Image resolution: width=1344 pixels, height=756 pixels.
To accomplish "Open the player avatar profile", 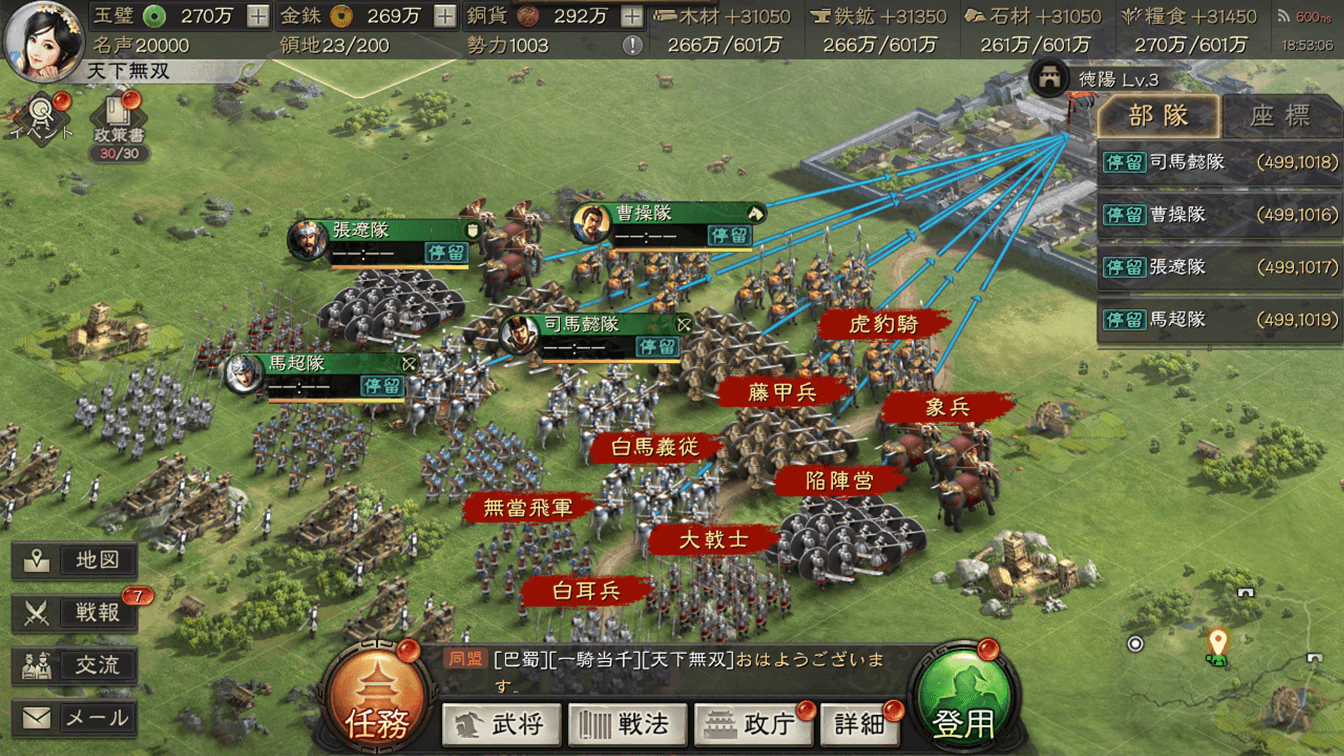I will (44, 40).
